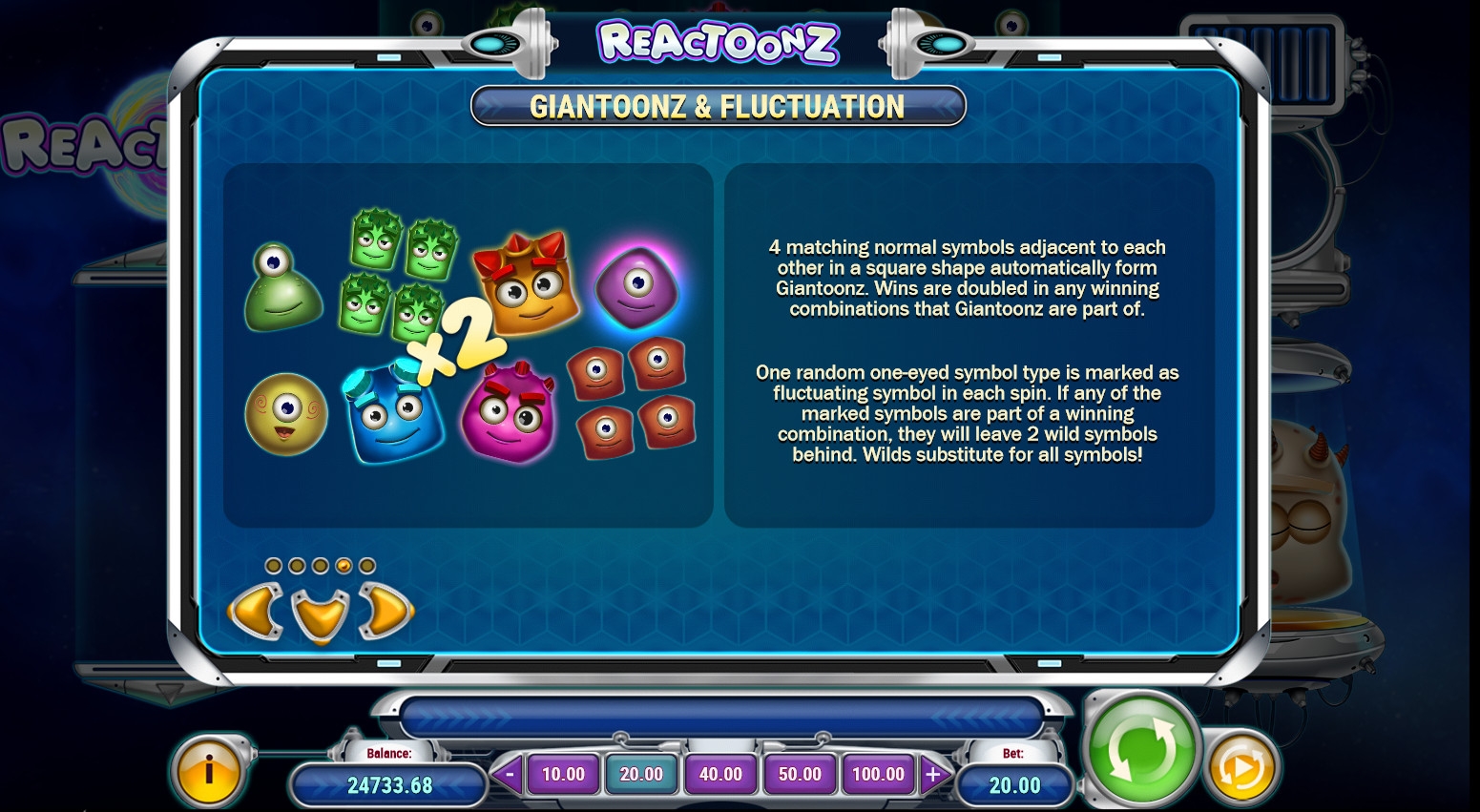Set bet to 100.00
Screen dimensions: 1480x812
tap(878, 774)
